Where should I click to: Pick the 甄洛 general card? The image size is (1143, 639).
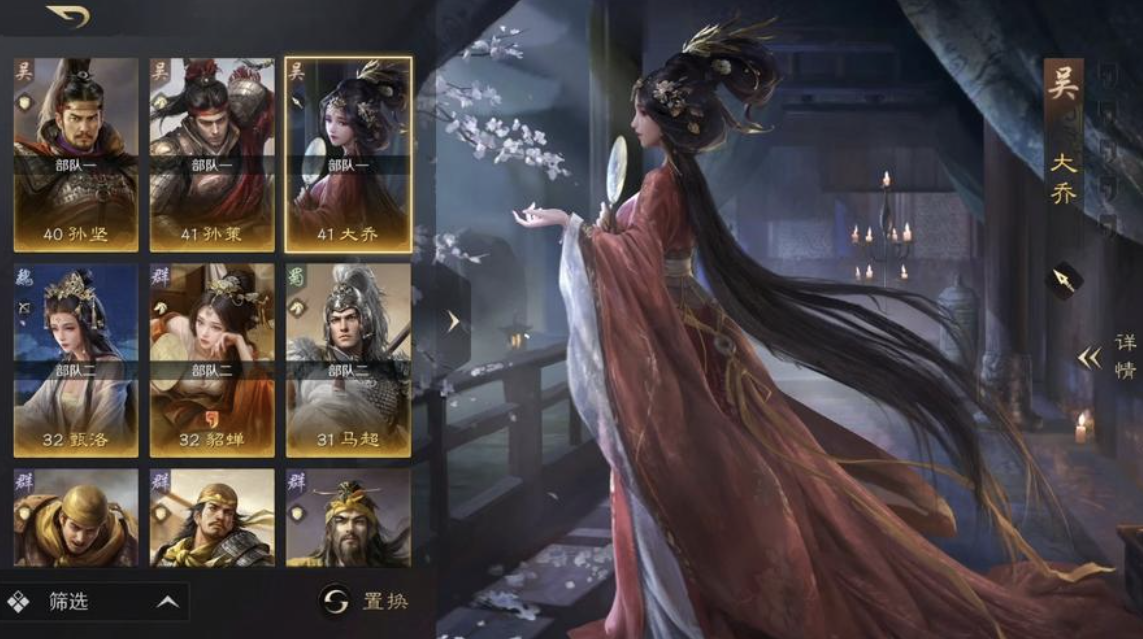(76, 359)
